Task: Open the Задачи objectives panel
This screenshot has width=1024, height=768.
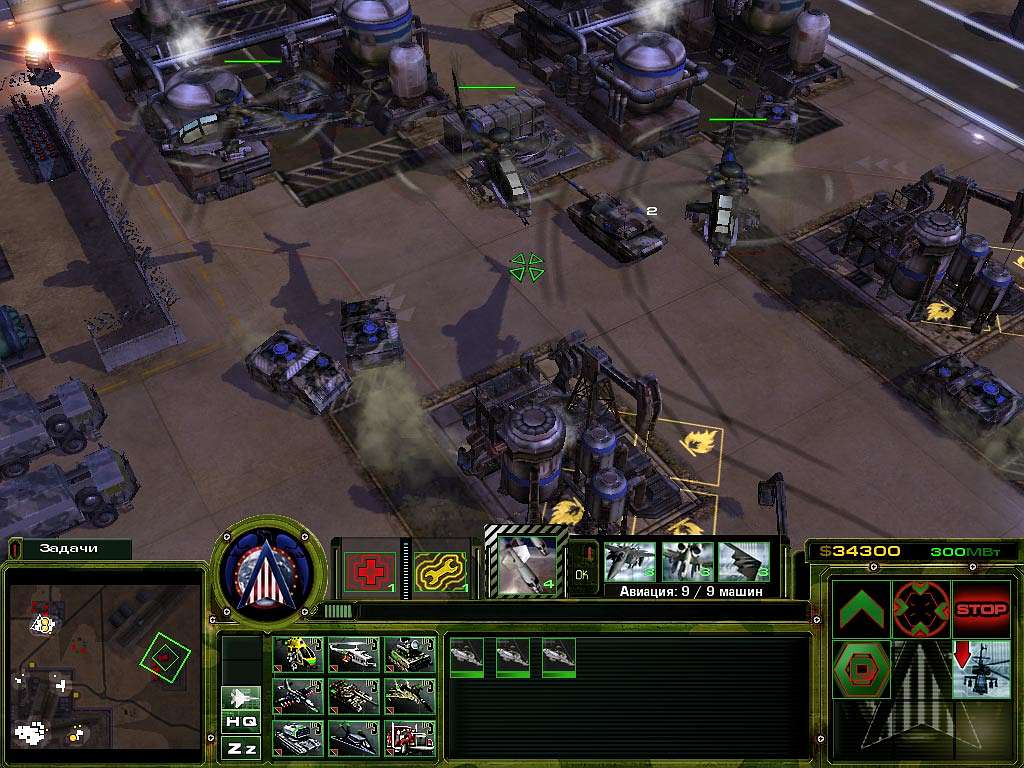Action: (x=68, y=548)
